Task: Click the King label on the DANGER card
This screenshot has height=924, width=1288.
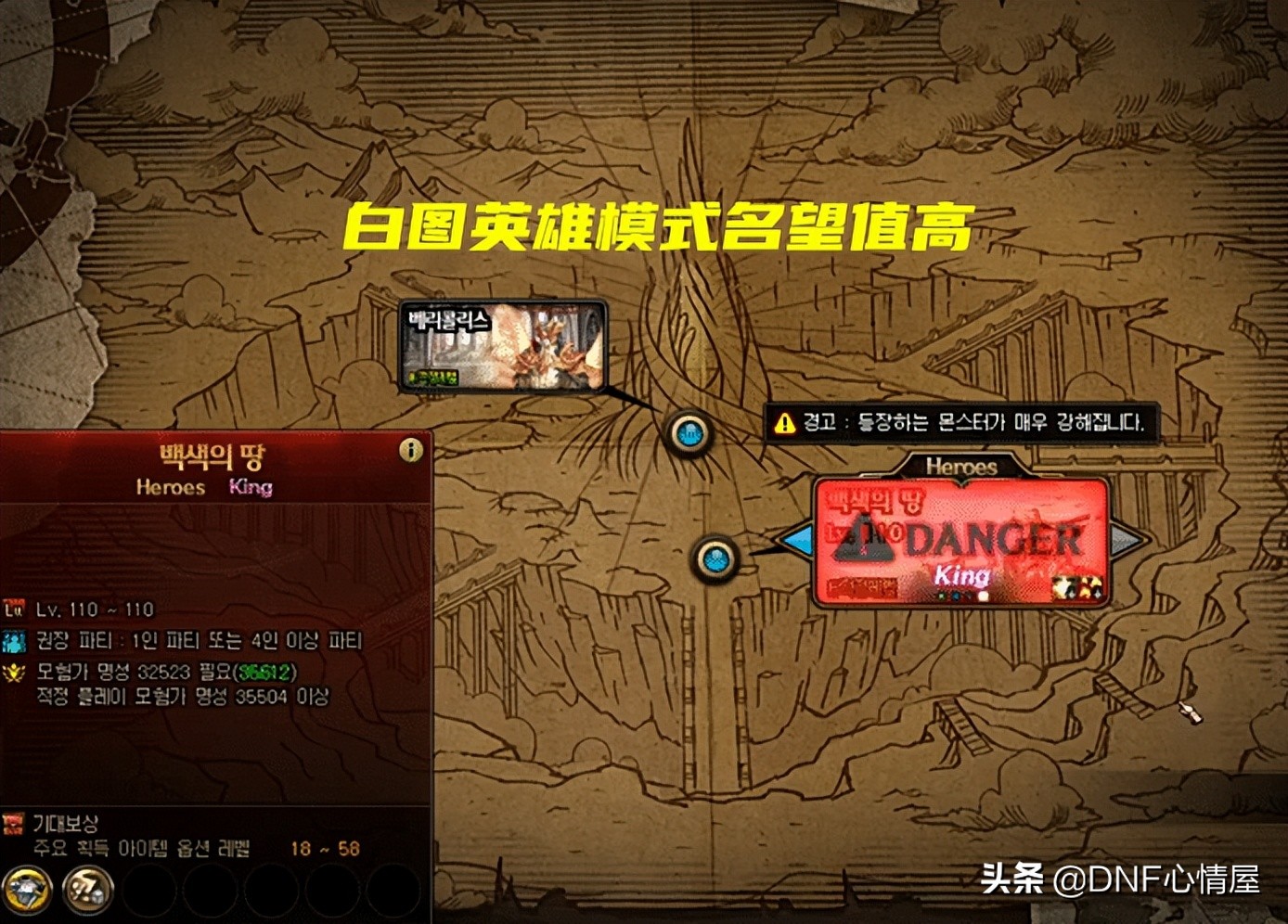Action: pos(961,575)
